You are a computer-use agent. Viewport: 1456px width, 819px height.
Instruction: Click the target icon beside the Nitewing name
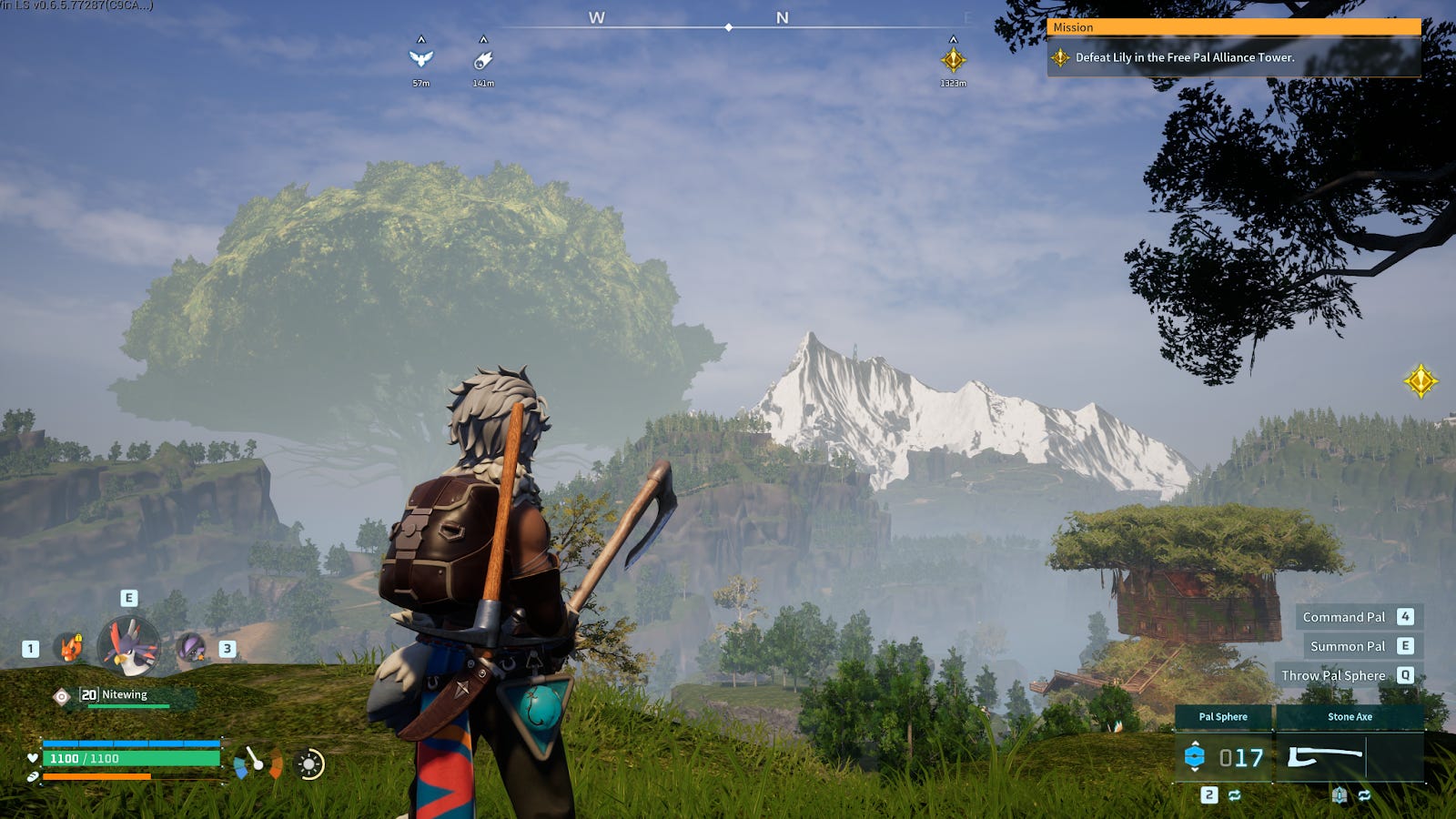coord(61,696)
